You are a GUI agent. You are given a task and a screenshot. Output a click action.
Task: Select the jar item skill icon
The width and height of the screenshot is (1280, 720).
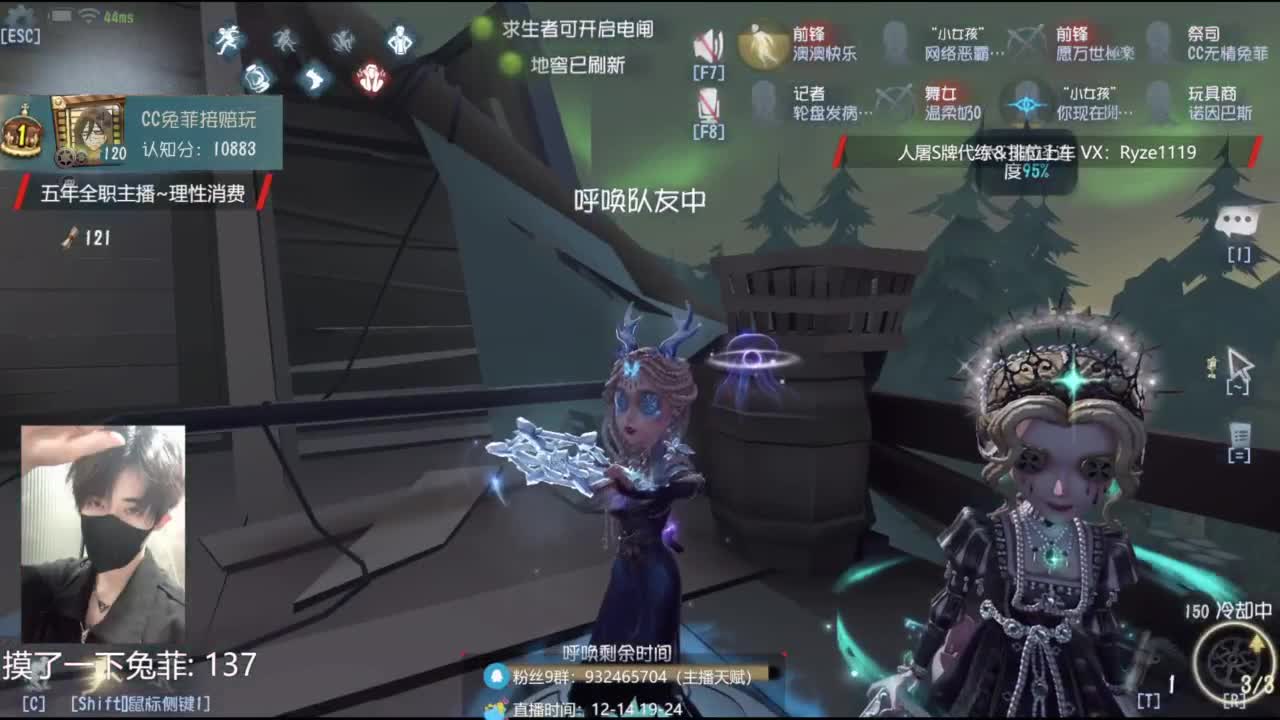click(x=257, y=78)
